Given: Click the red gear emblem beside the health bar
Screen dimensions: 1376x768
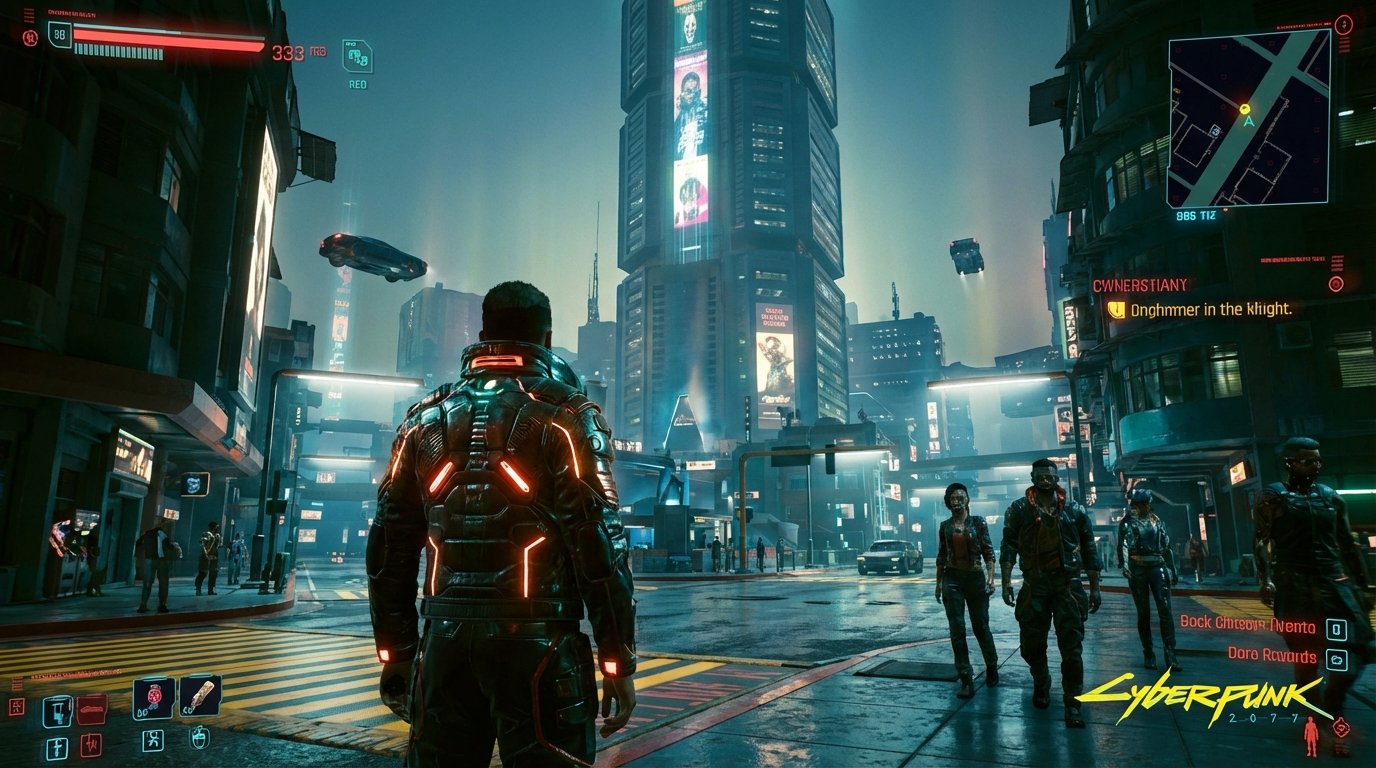Looking at the screenshot, I should (x=30, y=37).
